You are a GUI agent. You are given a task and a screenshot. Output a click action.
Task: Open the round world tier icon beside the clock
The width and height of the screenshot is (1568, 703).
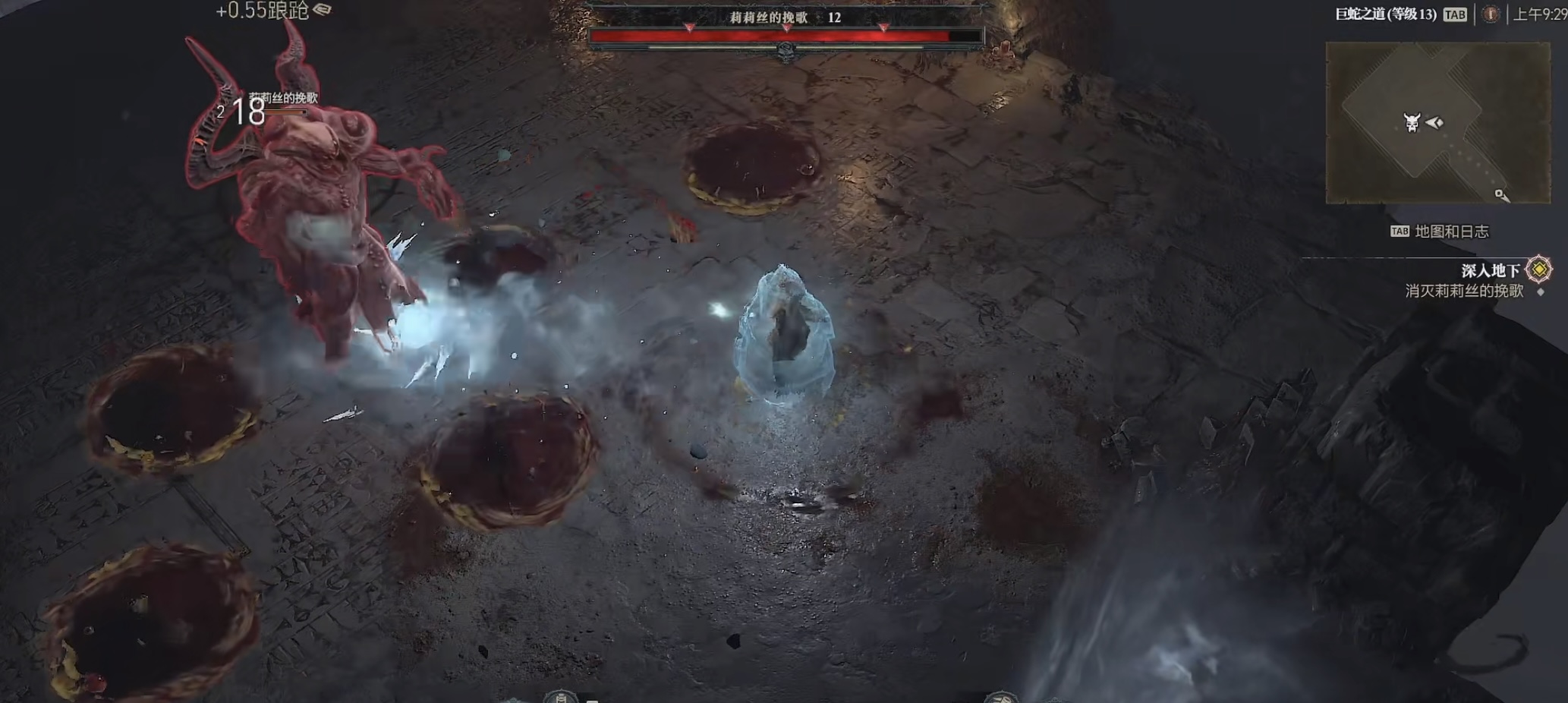click(1491, 14)
